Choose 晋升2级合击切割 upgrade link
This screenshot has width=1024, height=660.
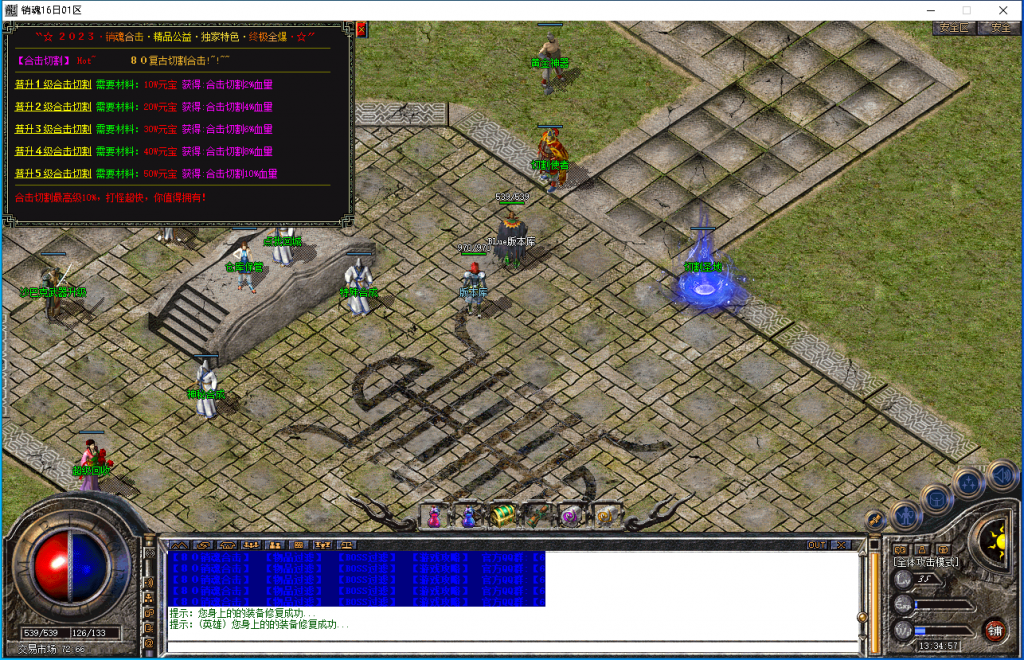[x=53, y=107]
